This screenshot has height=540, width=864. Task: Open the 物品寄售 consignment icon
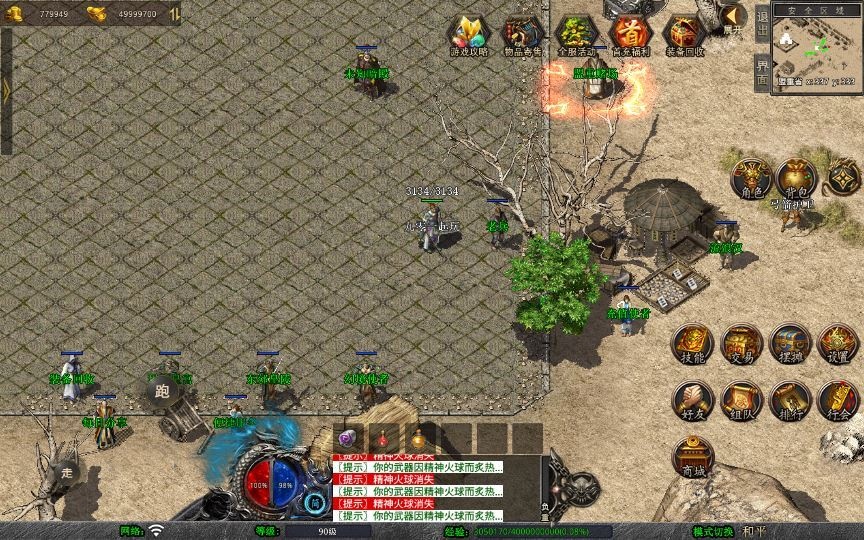point(522,35)
